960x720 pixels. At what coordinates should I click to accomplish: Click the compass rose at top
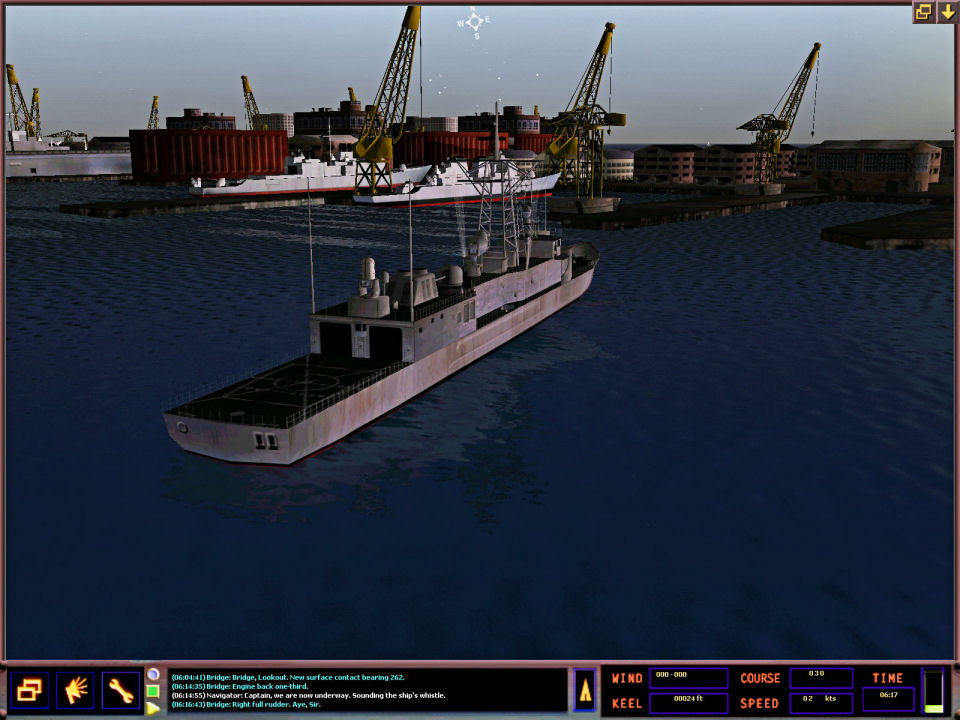point(475,21)
